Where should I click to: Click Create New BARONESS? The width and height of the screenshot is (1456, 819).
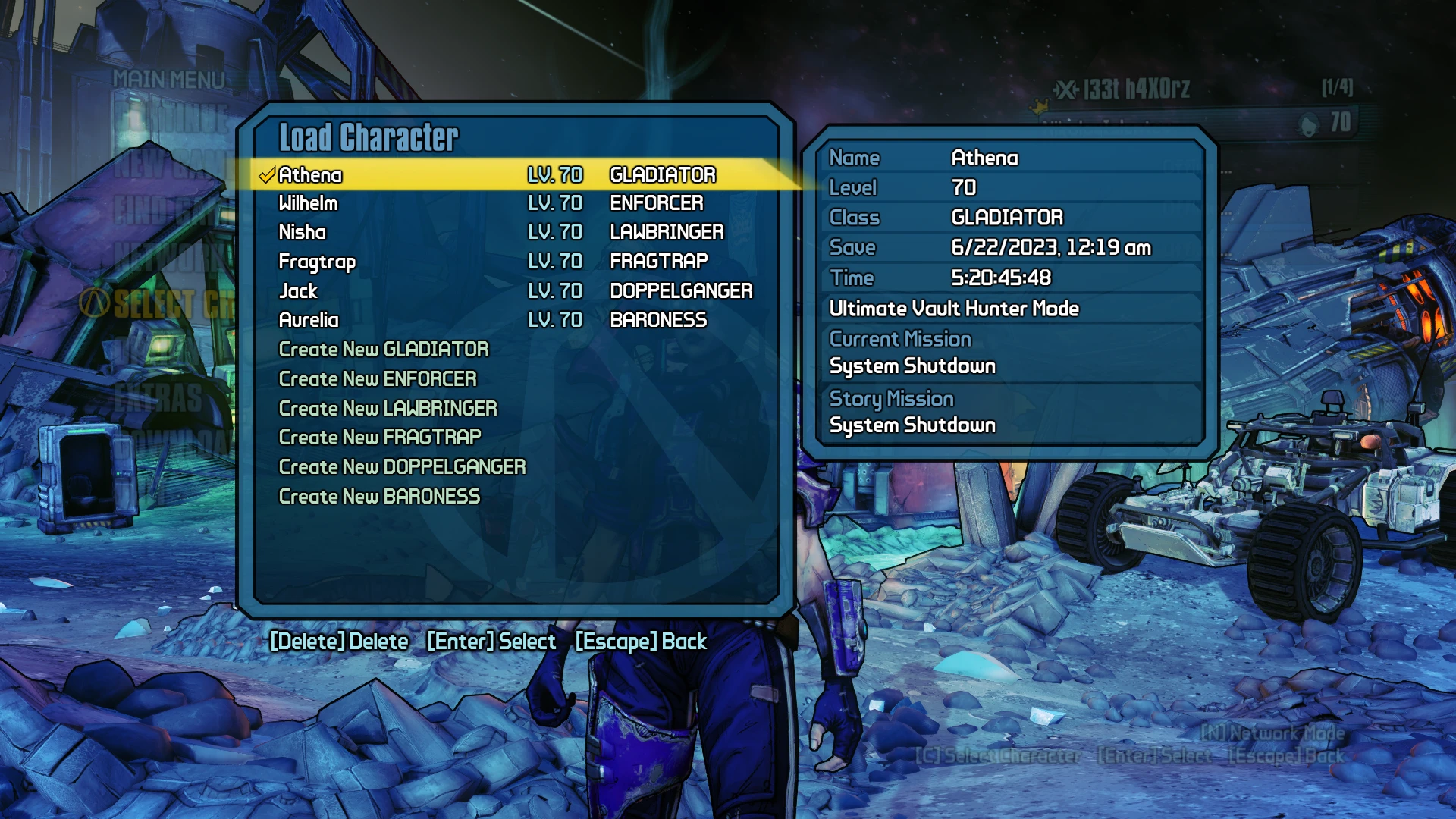click(379, 495)
